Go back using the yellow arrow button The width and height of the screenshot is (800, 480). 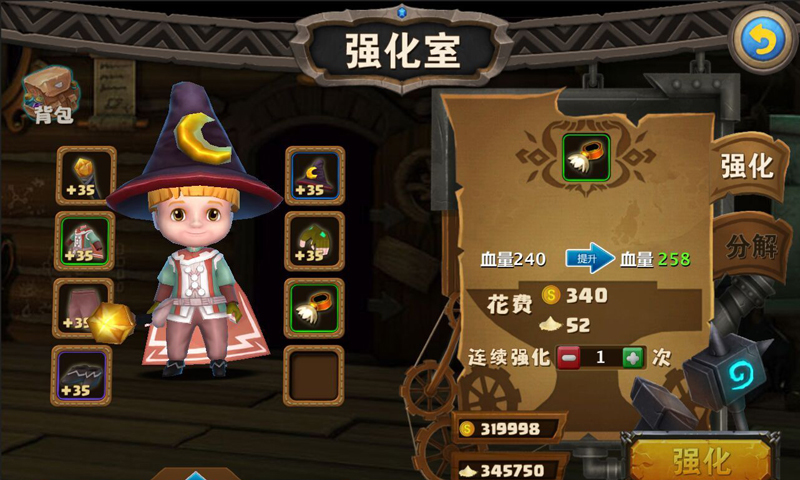(762, 40)
